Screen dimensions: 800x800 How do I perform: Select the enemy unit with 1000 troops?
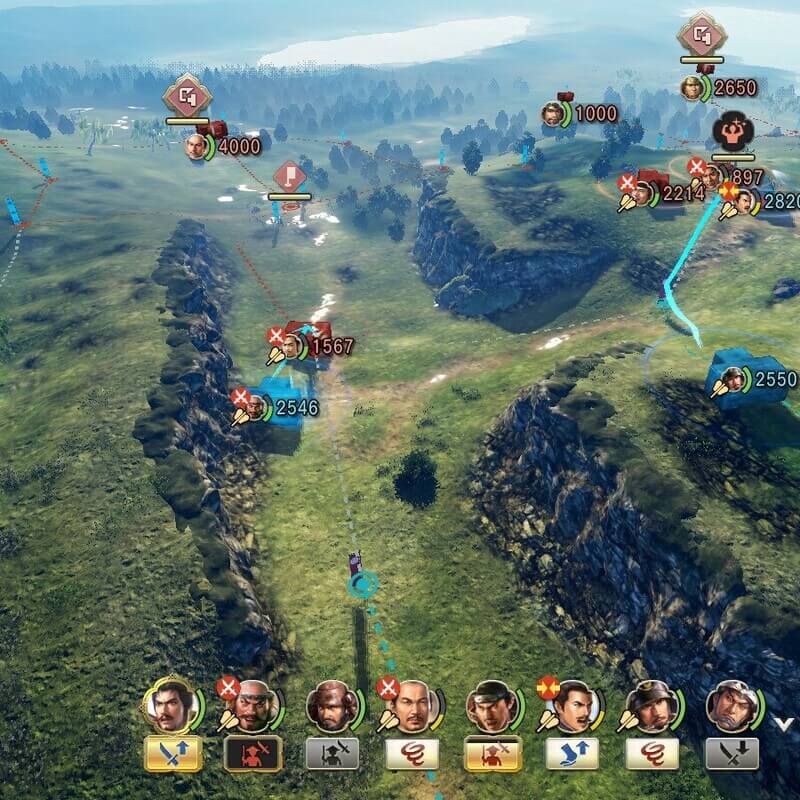coord(554,114)
